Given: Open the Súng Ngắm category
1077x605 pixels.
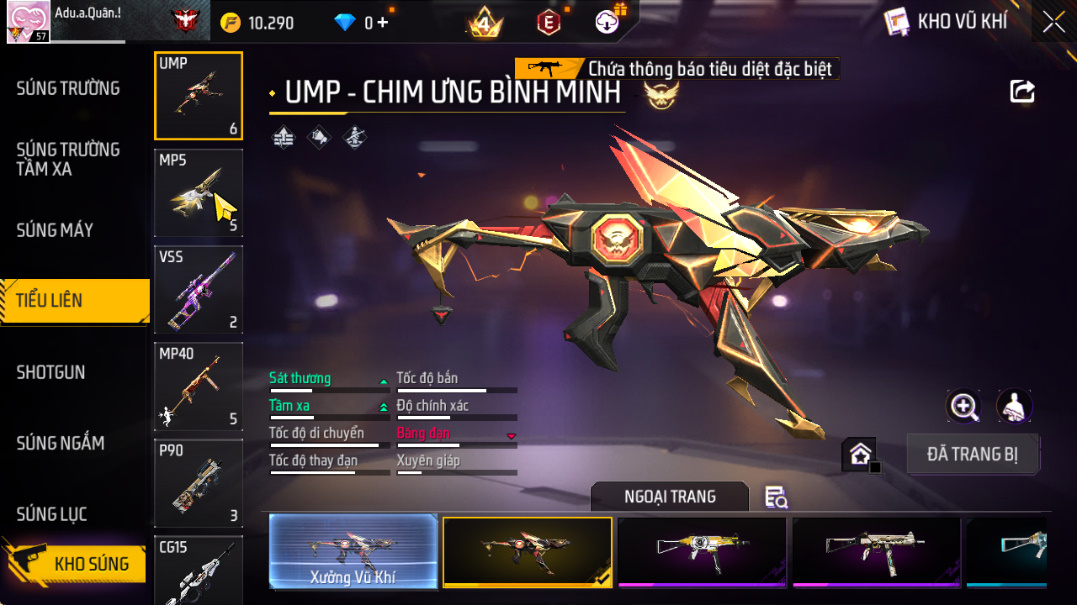Looking at the screenshot, I should point(60,443).
